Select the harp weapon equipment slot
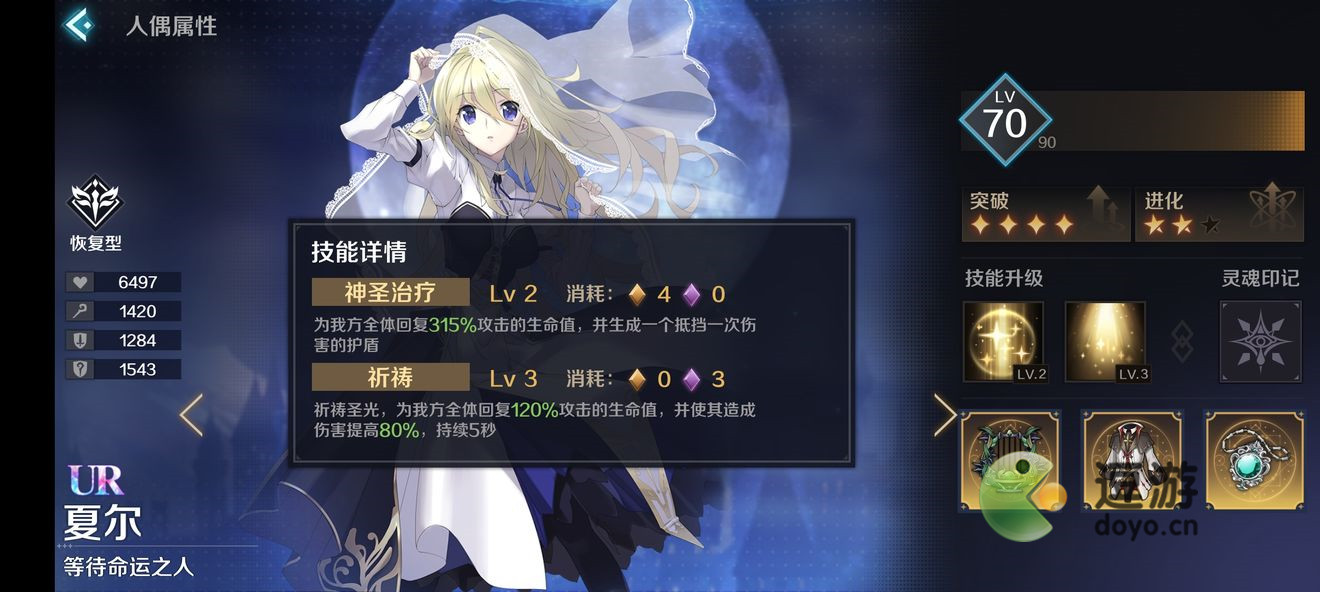 pyautogui.click(x=1009, y=460)
